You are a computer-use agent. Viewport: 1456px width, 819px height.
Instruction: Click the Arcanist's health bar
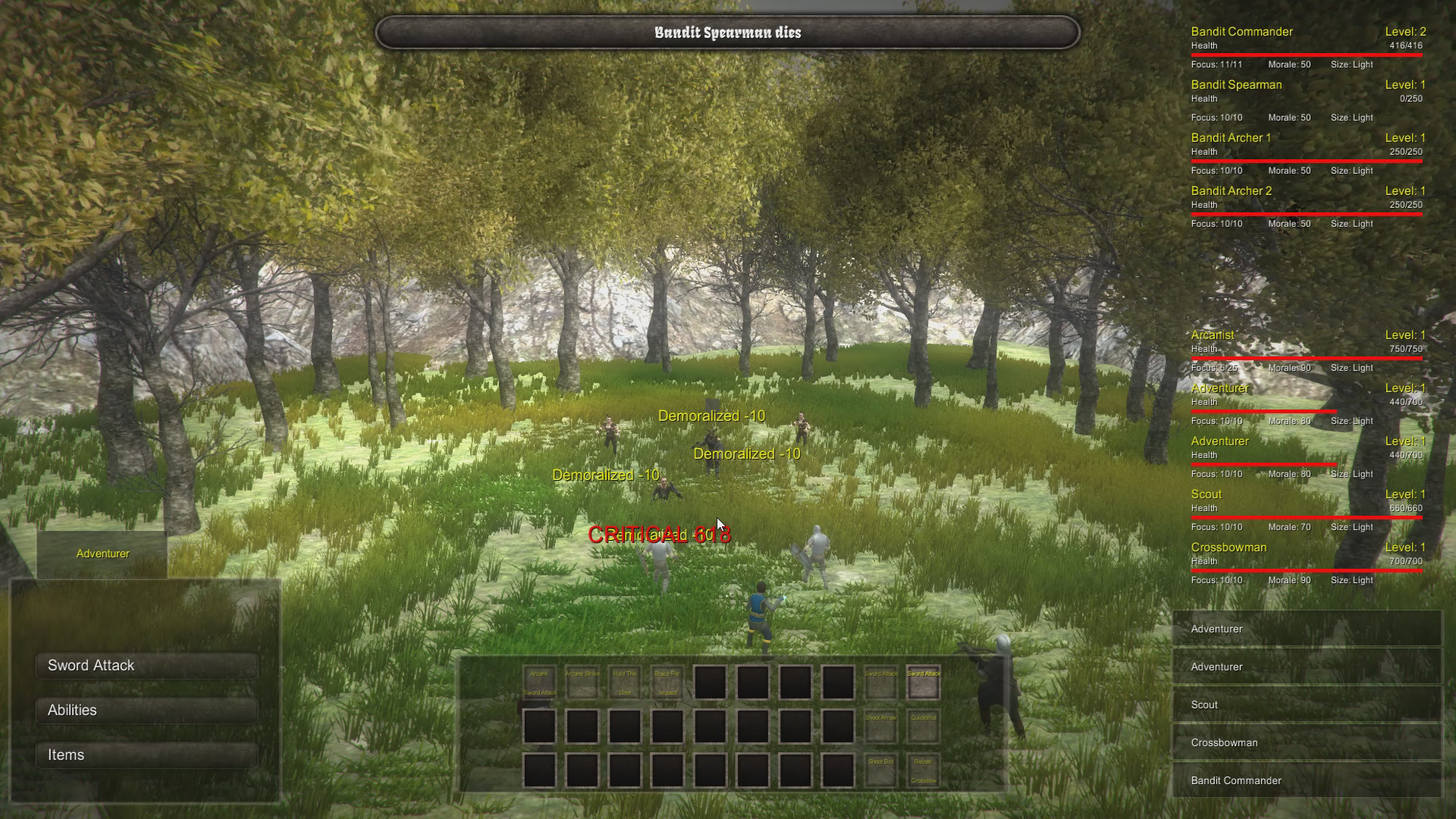click(x=1306, y=358)
